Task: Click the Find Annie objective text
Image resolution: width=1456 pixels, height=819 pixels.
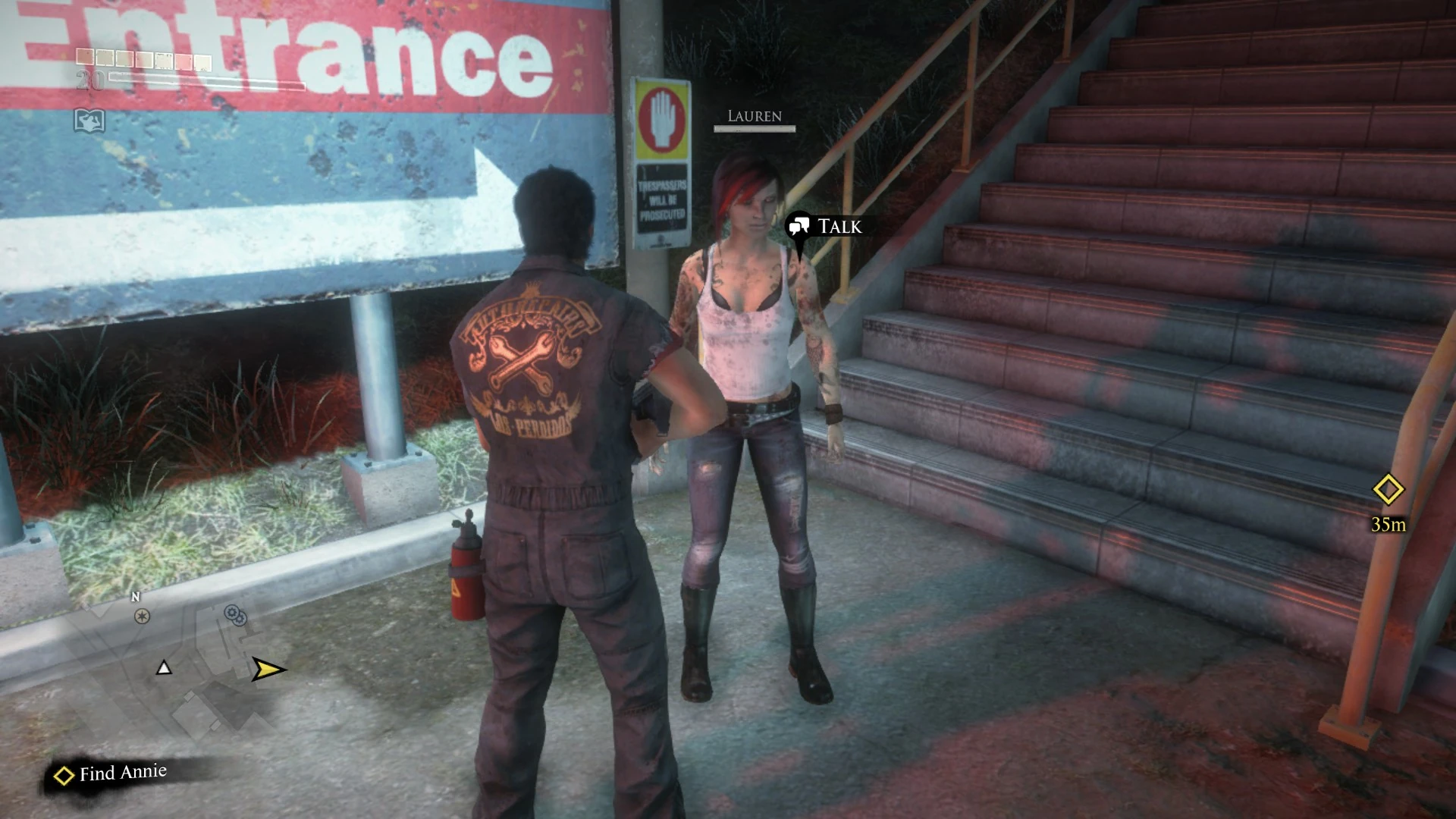Action: [121, 773]
